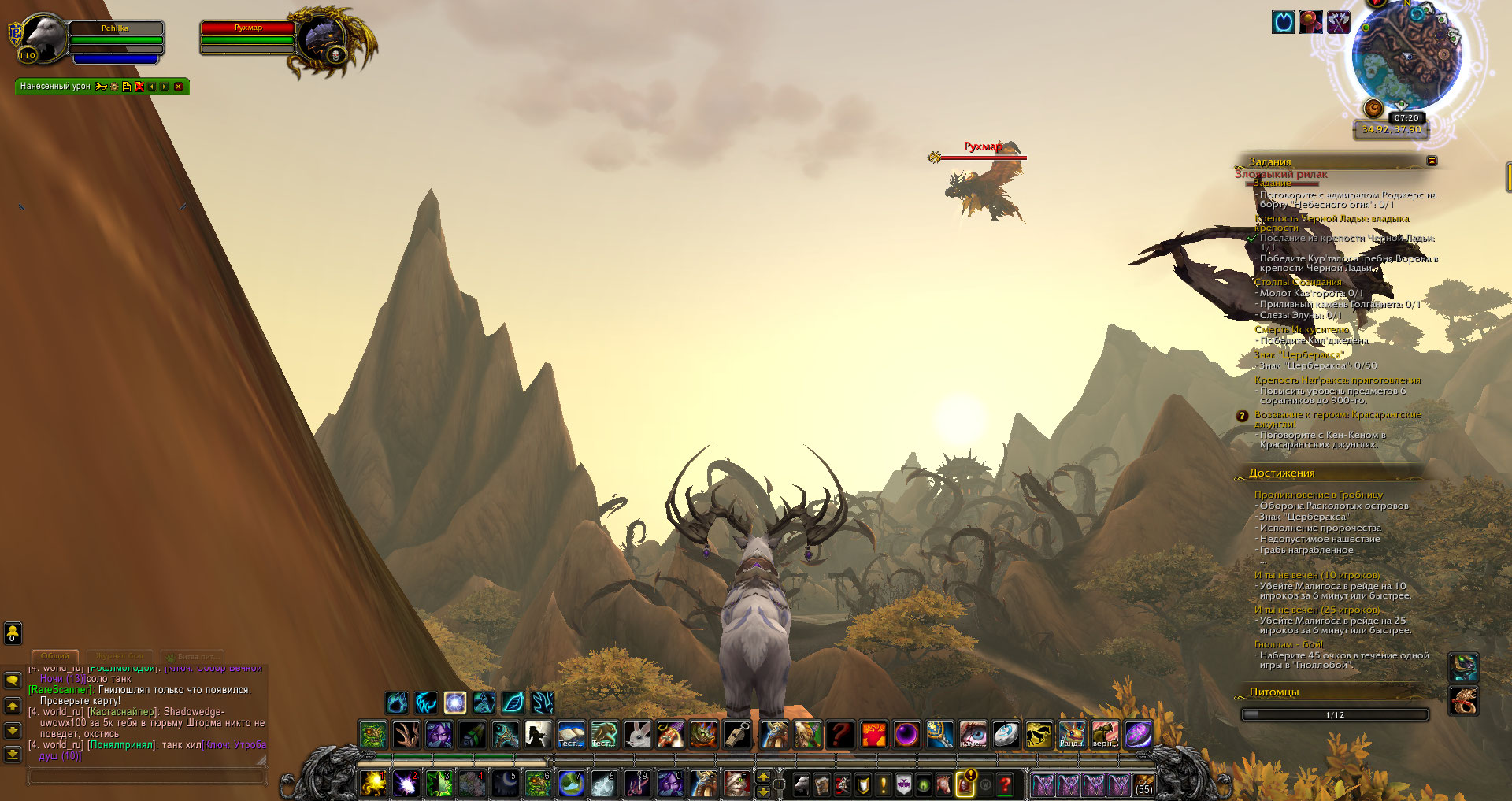Activate the action bar slot 1 sun spell

pos(373,784)
